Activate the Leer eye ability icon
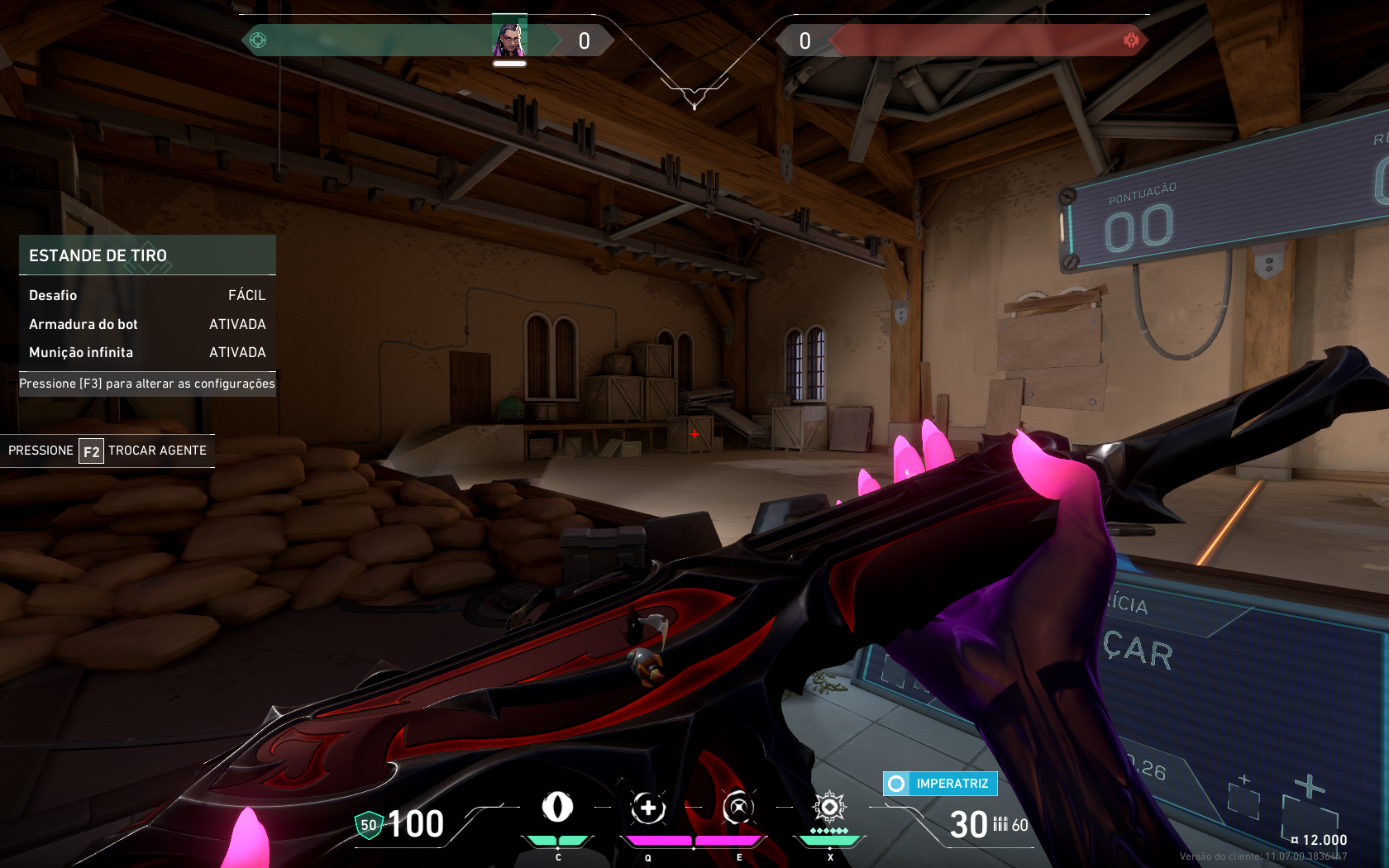Image resolution: width=1389 pixels, height=868 pixels. point(557,807)
